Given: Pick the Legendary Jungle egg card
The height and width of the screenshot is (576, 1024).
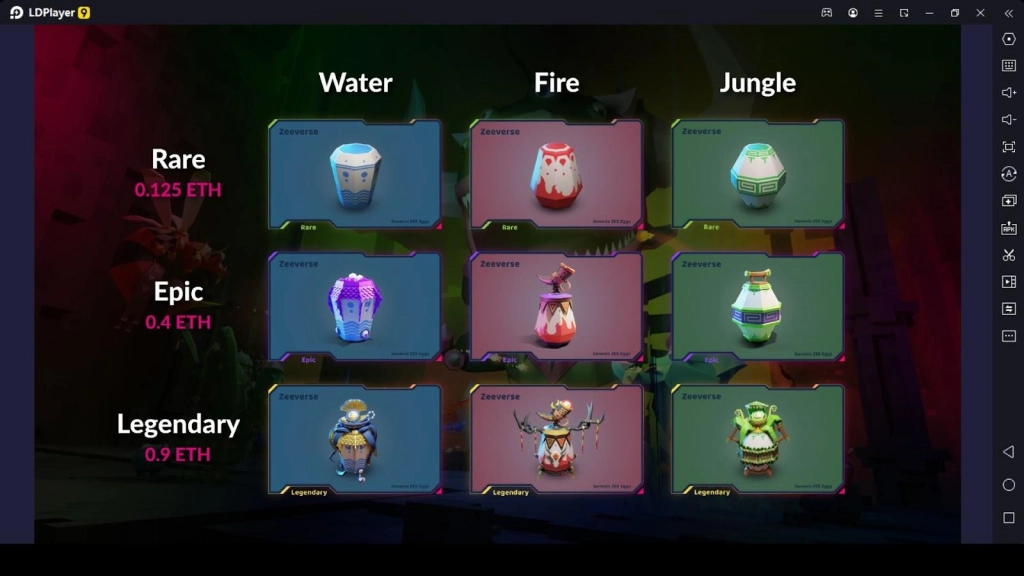Looking at the screenshot, I should (x=758, y=440).
